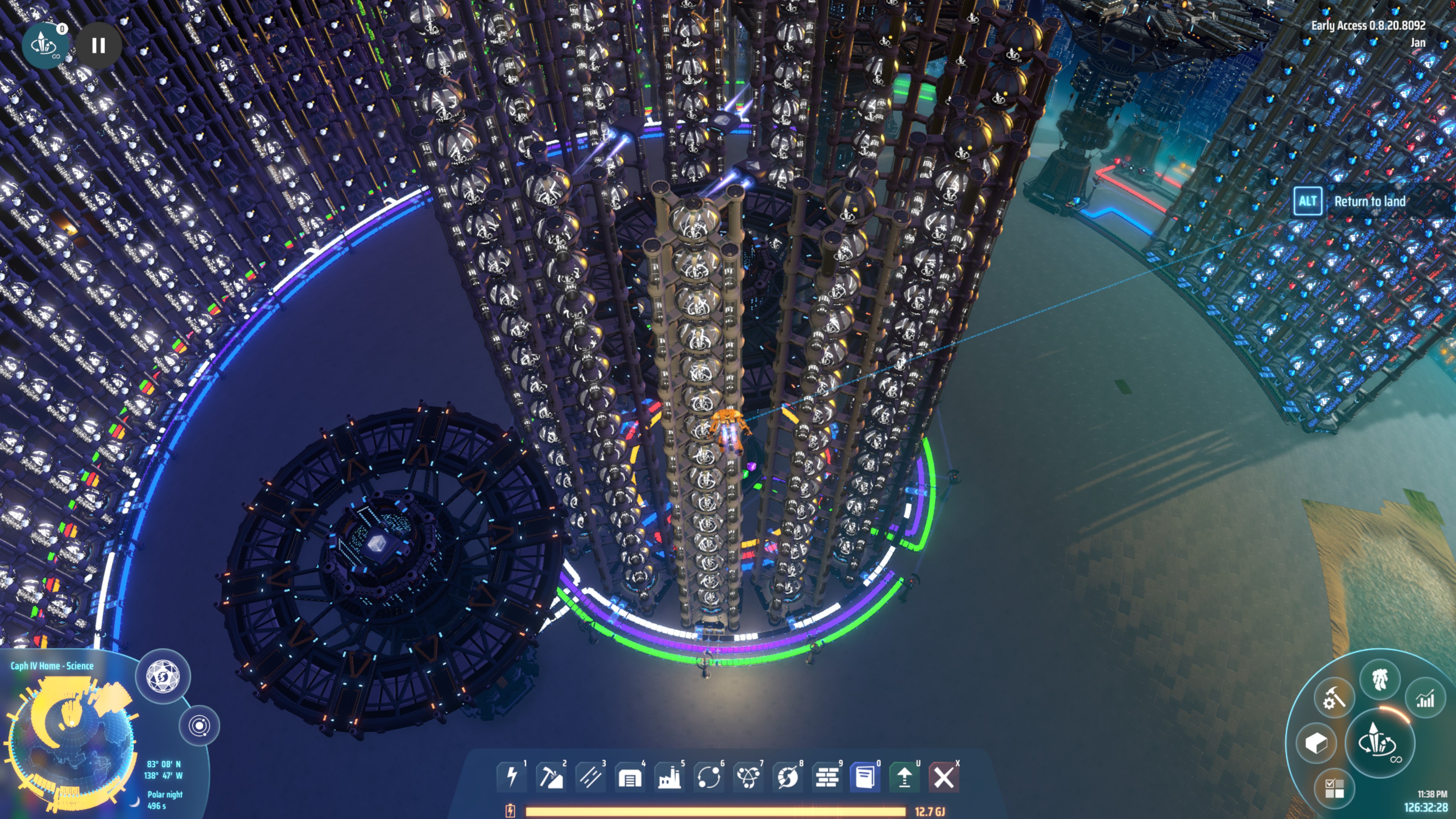Open the storage warehouse build category
This screenshot has width=1456, height=819.
pos(630,777)
